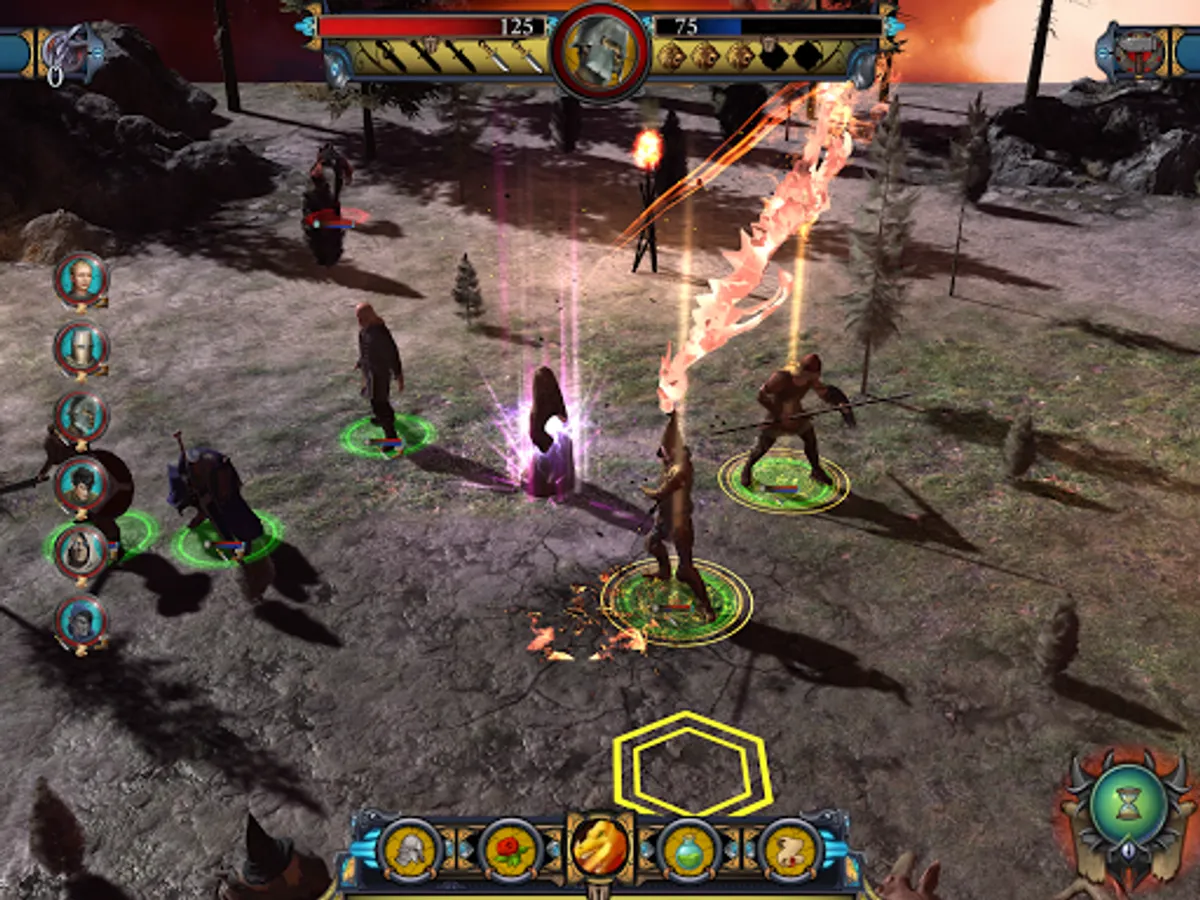Choose the great helm knight portrait
1200x900 pixels.
81,347
